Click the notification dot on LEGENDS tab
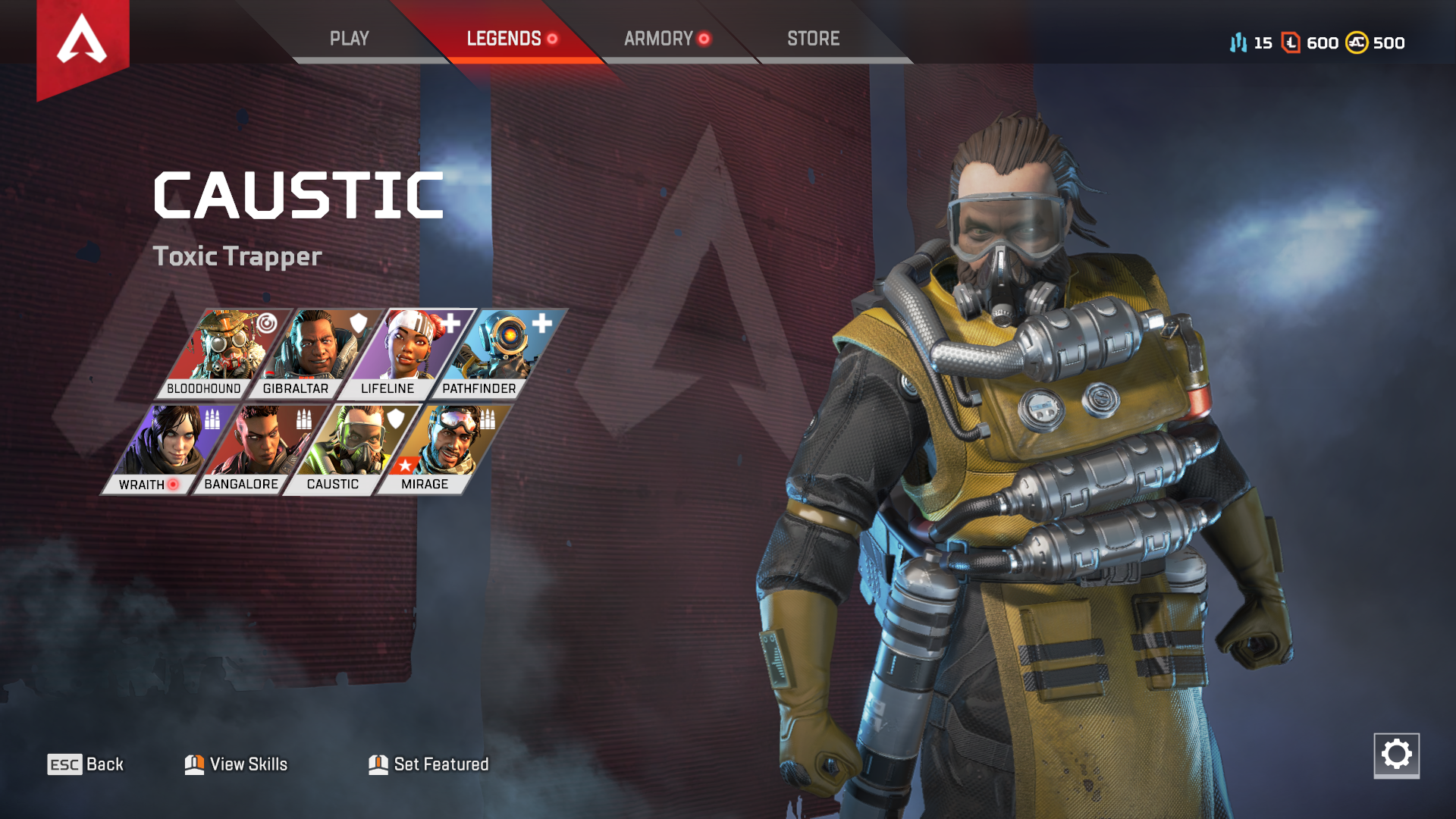1456x819 pixels. click(x=553, y=39)
